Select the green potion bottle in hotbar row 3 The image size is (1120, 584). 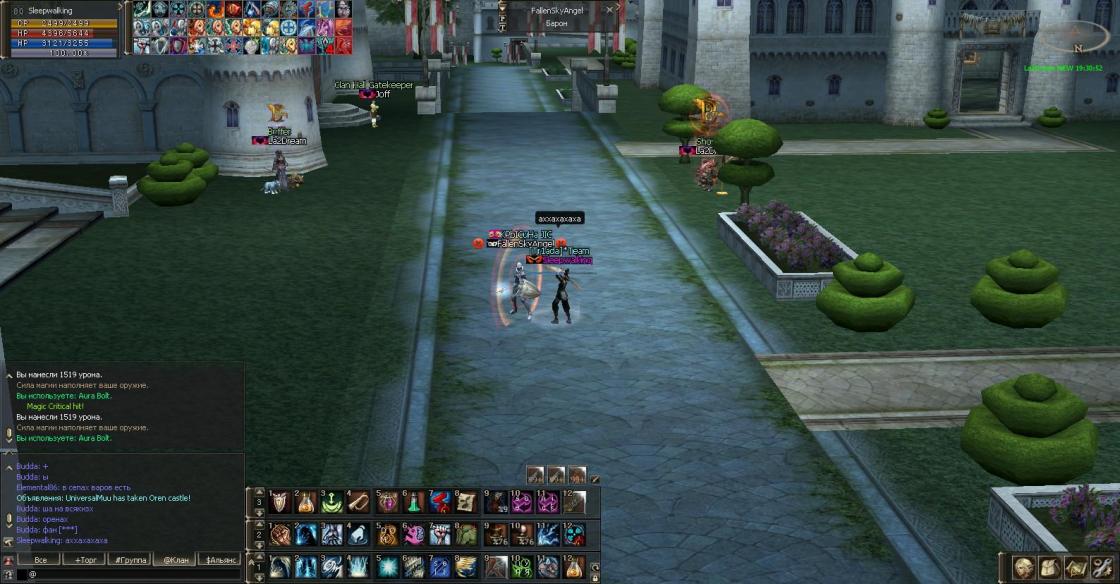pos(414,502)
